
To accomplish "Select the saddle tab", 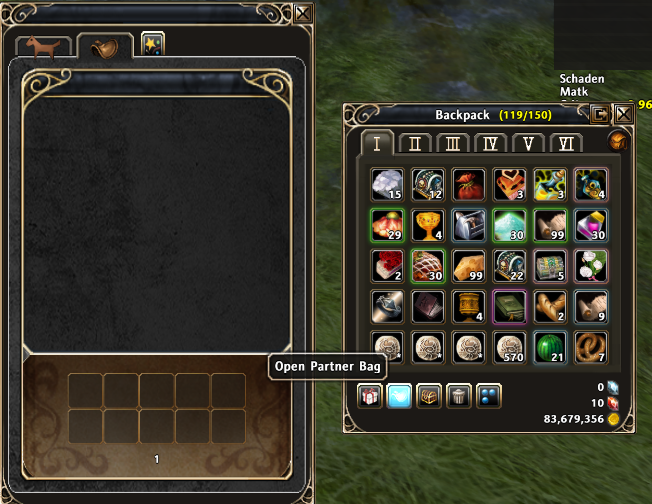I will (104, 48).
